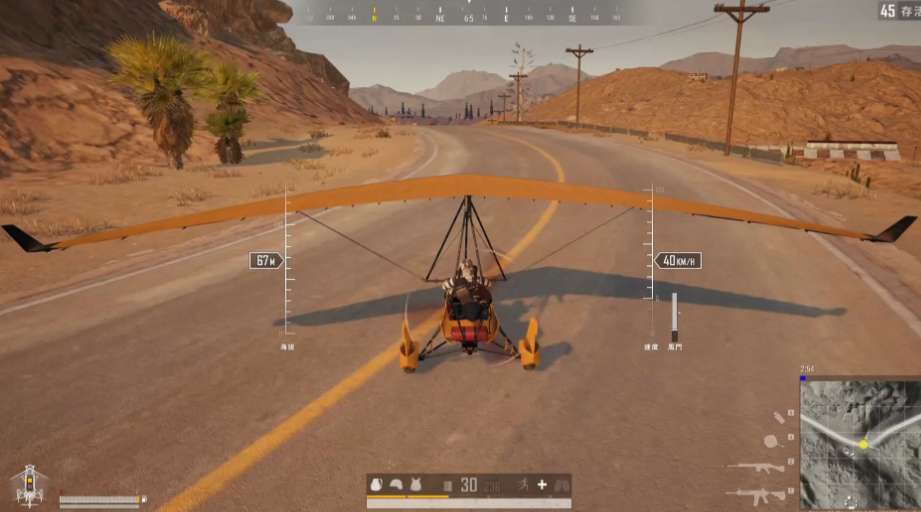
Task: Select the grenade weapon slot
Action: (779, 418)
